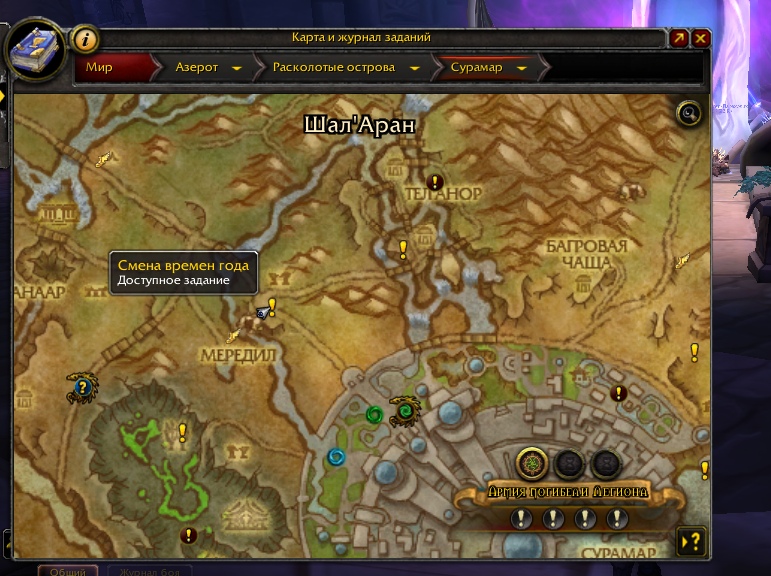Select the quest marker near Теланор label

coord(435,182)
